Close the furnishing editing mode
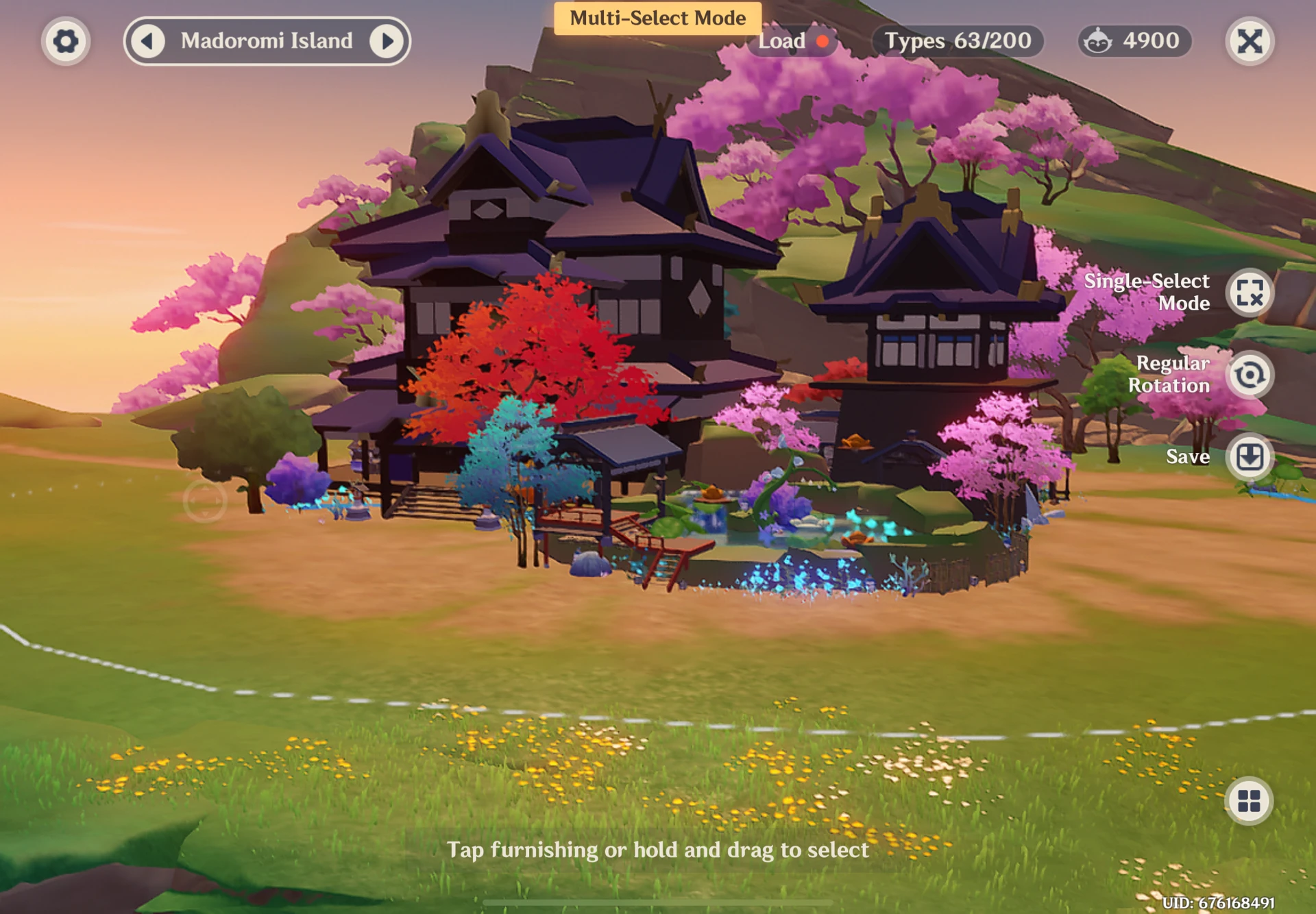1316x914 pixels. click(x=1250, y=41)
